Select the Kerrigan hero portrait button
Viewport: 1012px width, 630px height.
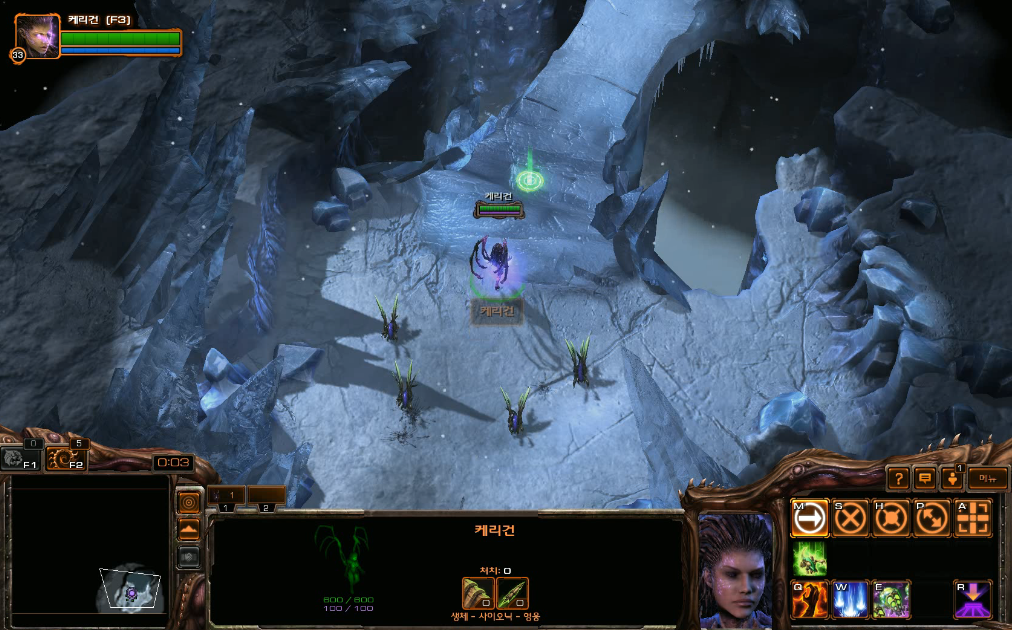click(x=38, y=37)
